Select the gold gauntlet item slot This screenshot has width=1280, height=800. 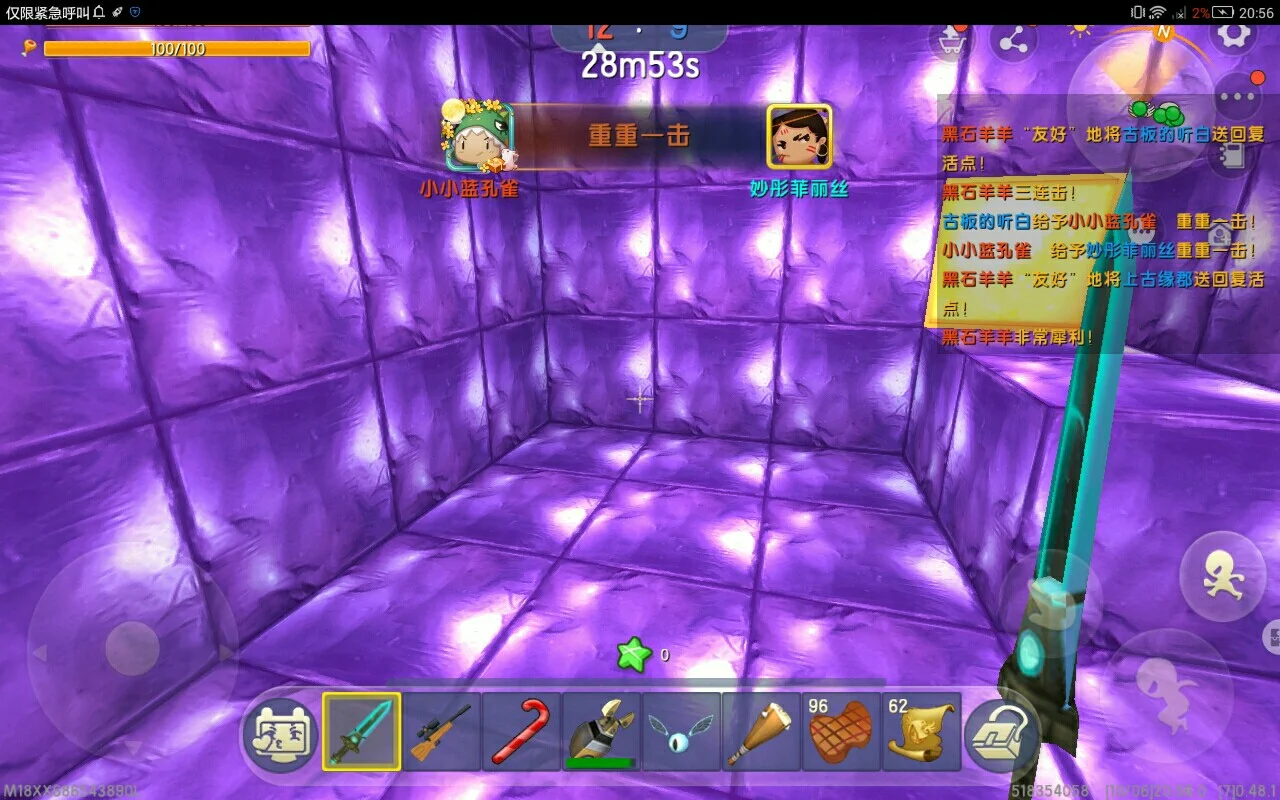pos(601,732)
